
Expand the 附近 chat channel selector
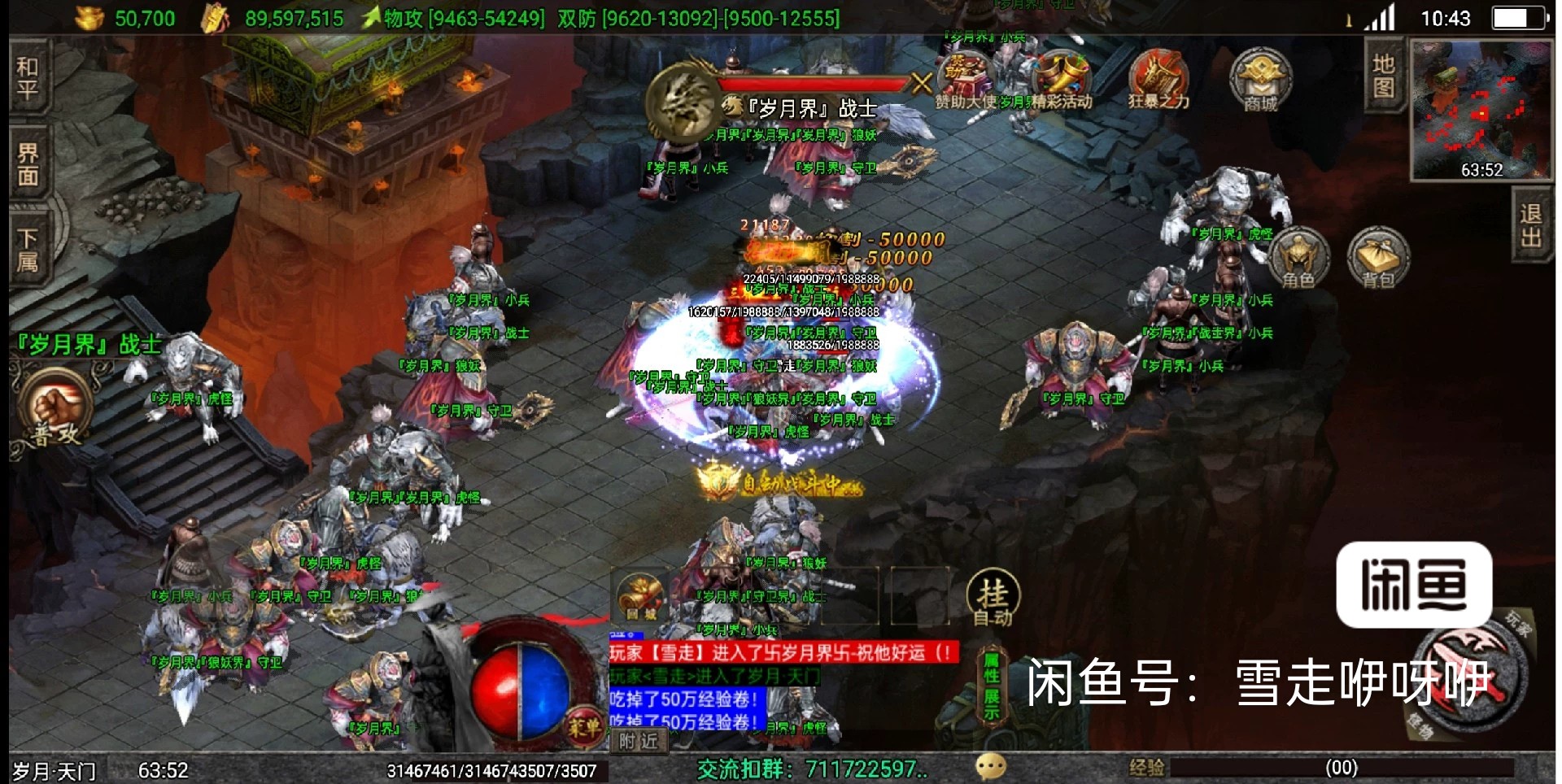pos(639,741)
